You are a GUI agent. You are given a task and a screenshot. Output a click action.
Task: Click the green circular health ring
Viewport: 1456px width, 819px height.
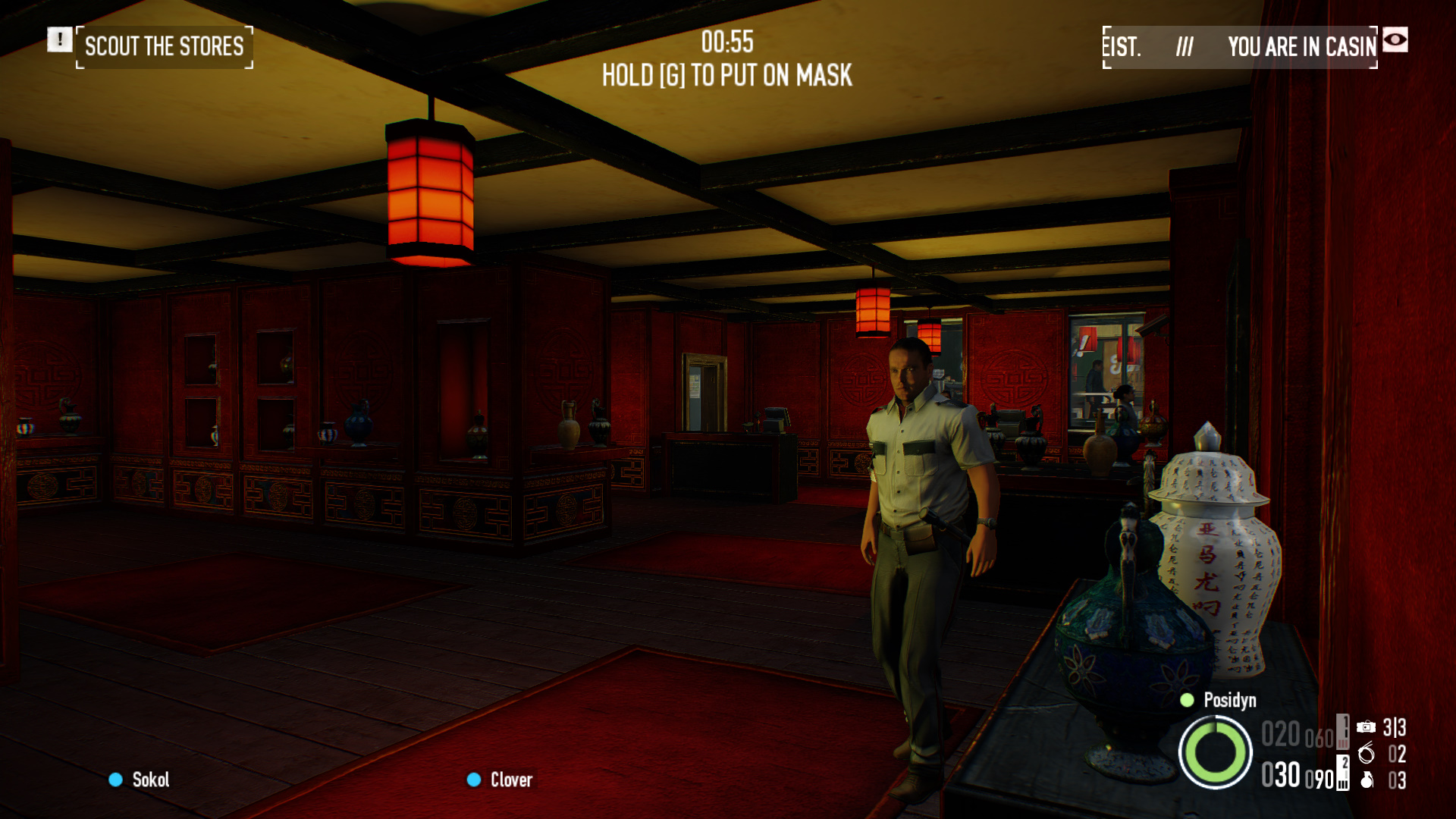click(1215, 752)
